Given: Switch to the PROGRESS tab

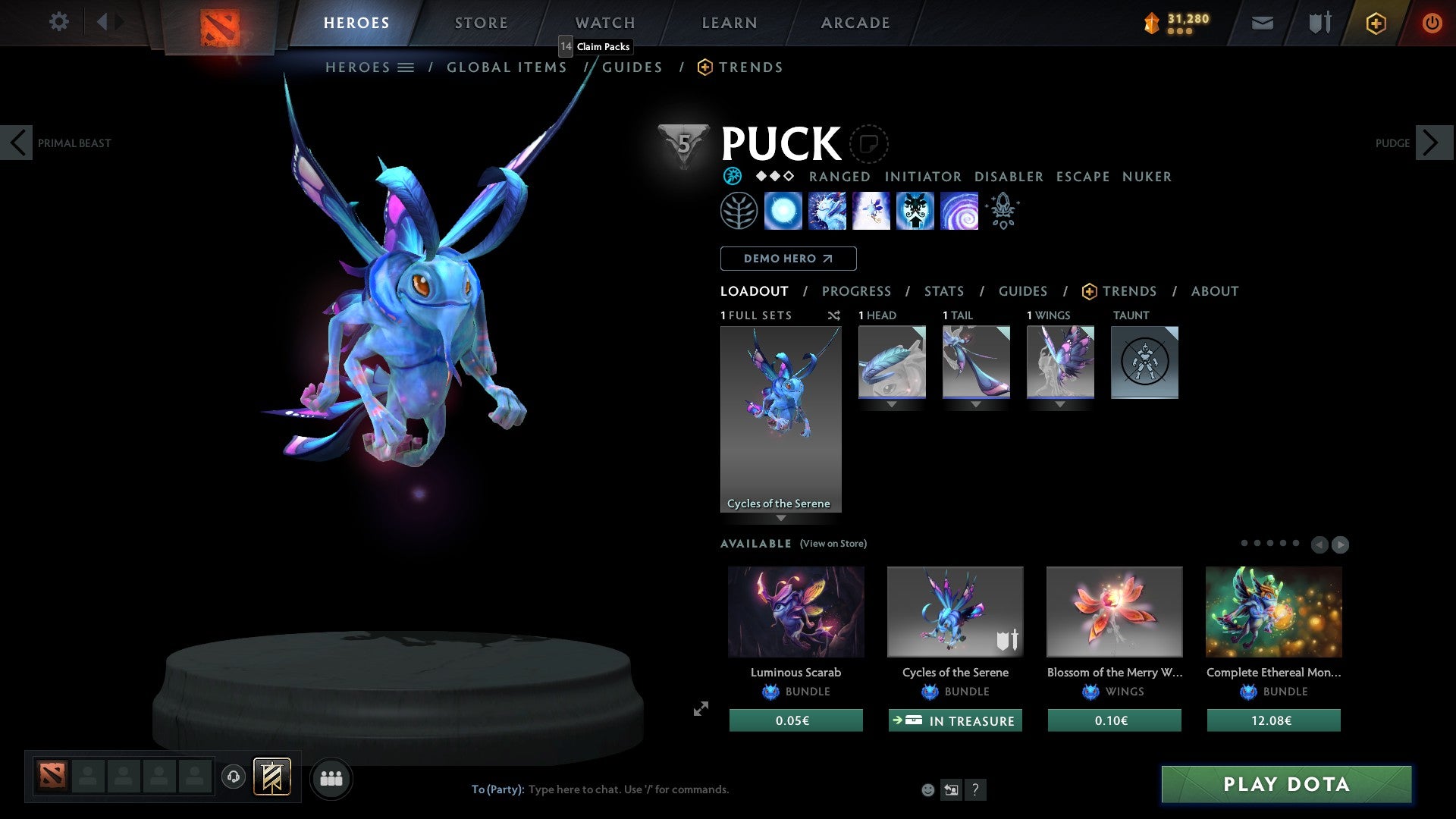Looking at the screenshot, I should (857, 291).
